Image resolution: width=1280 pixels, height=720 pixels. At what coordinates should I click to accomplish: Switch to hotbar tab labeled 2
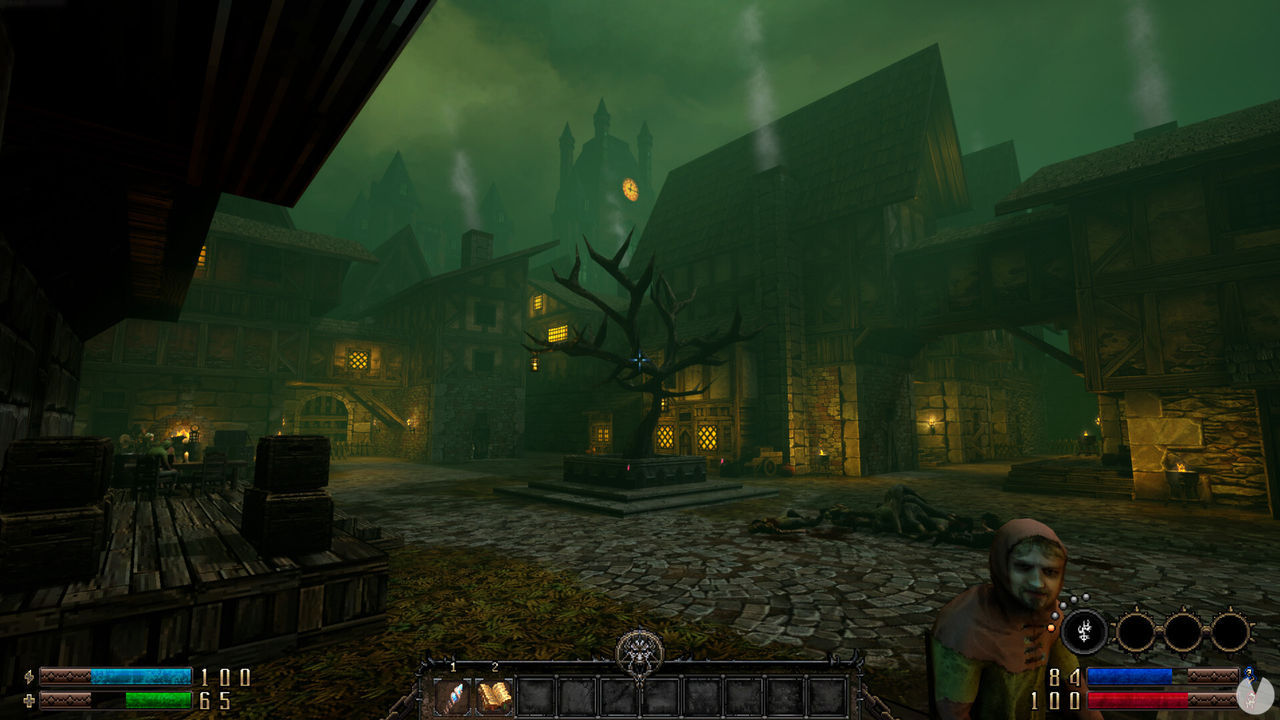pos(495,667)
